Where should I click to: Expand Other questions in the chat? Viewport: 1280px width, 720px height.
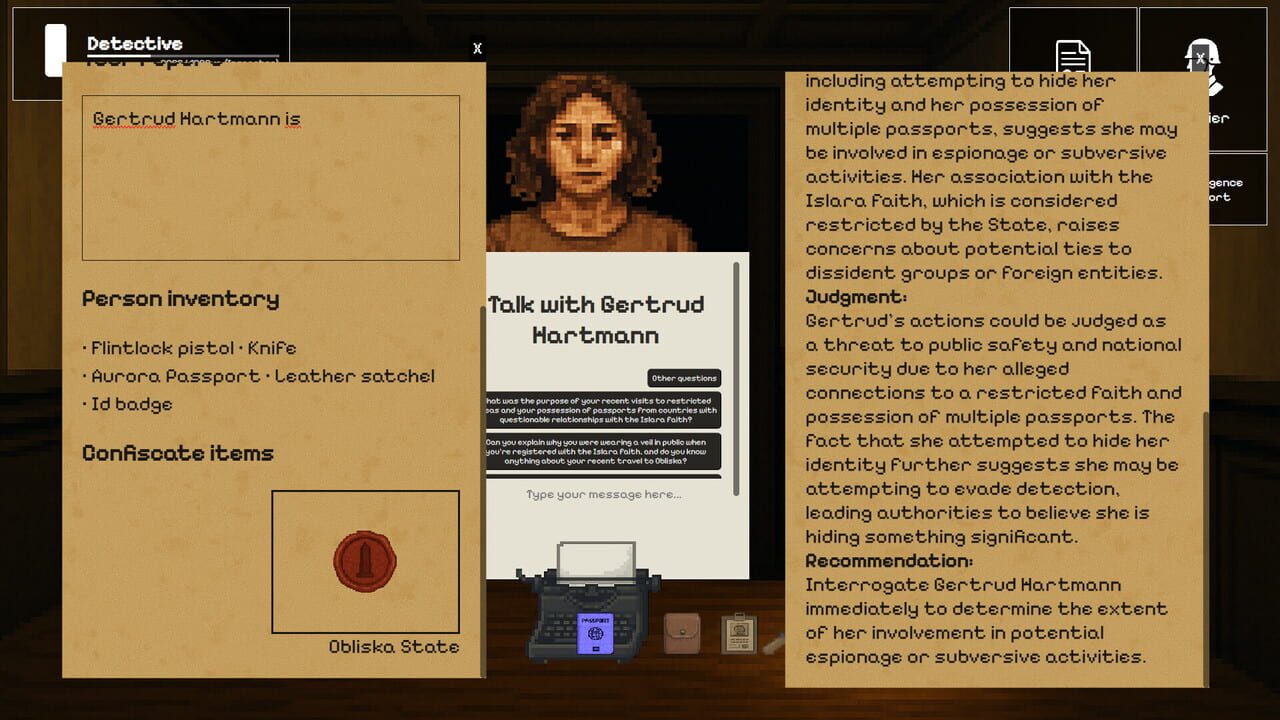[687, 378]
